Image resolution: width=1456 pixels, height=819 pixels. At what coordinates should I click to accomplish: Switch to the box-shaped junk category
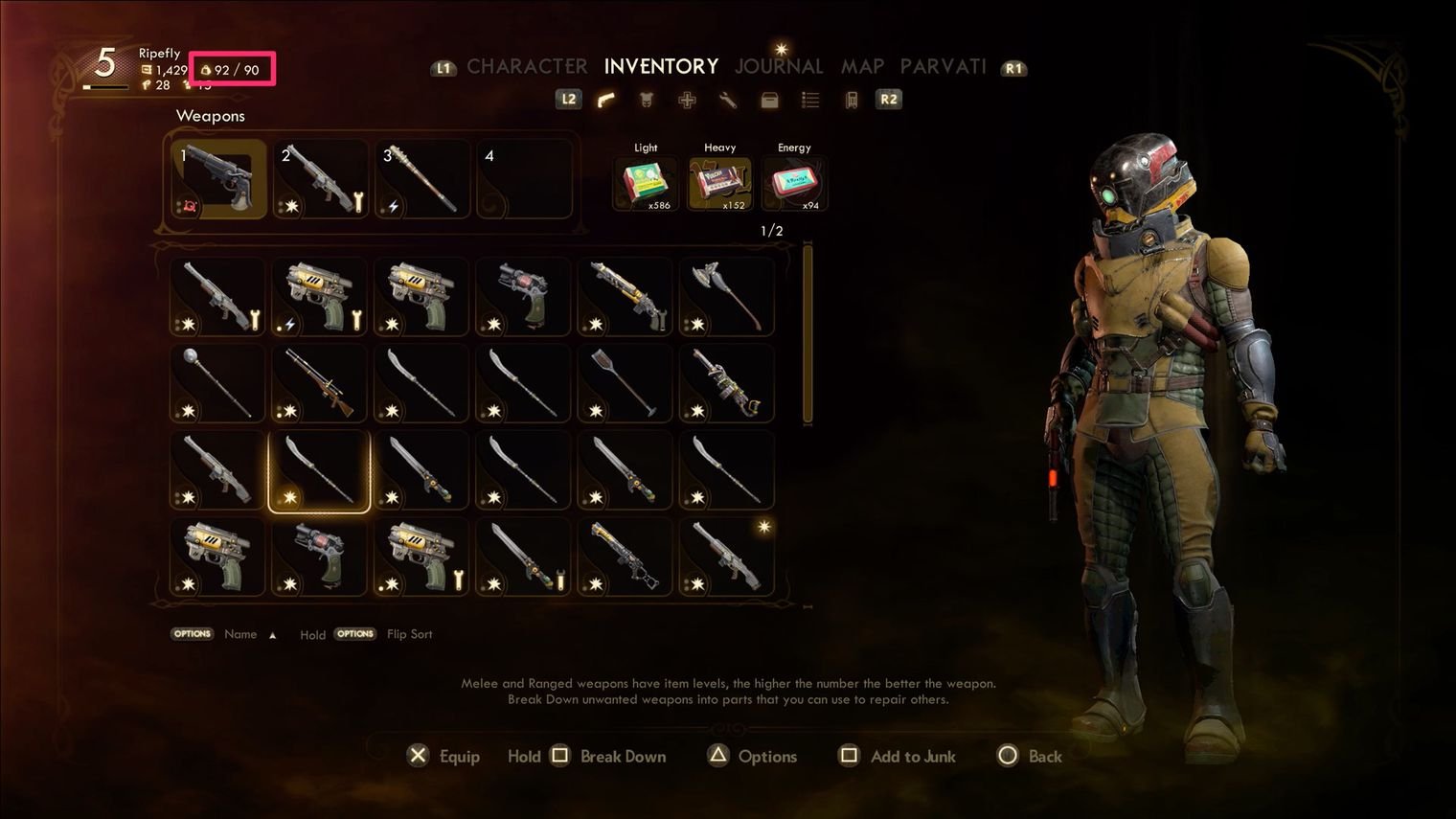coord(769,100)
